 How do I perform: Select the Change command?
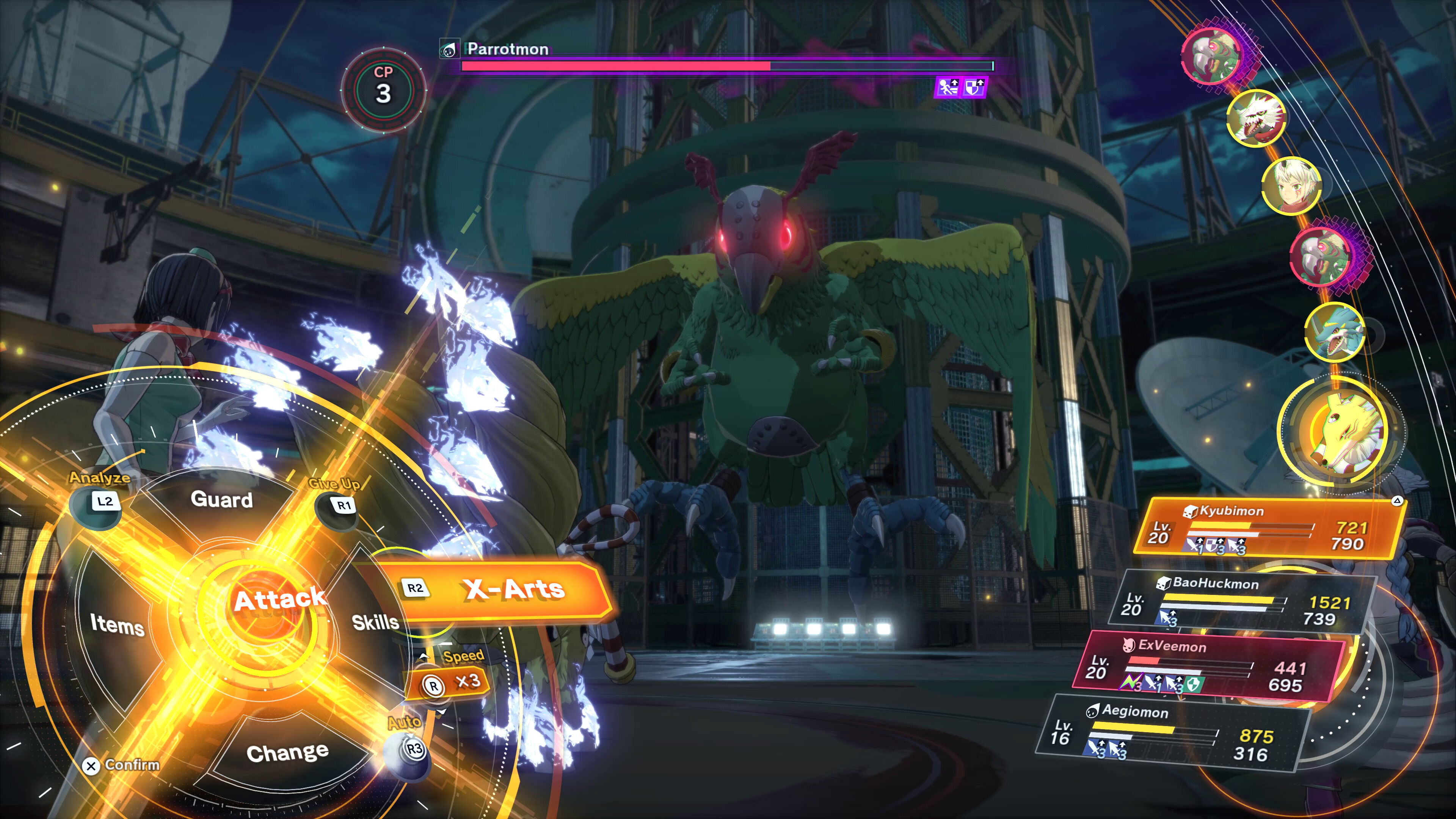287,752
